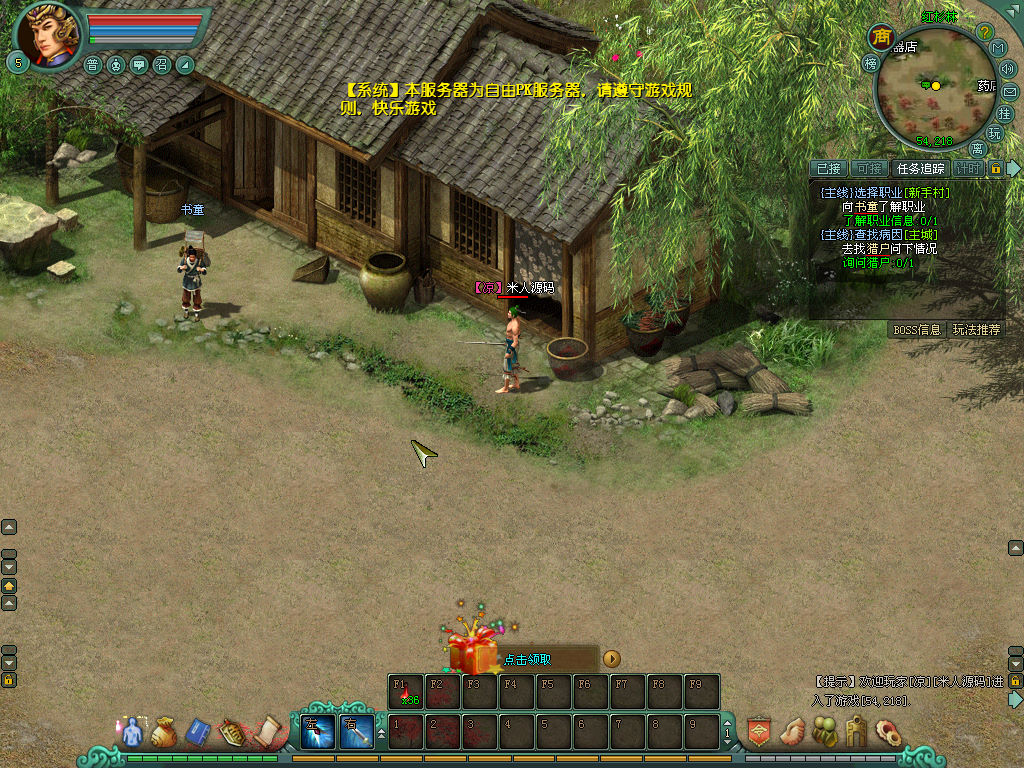Screen dimensions: 1024x768
Task: Use the item in hotbar slot F1
Action: click(406, 692)
